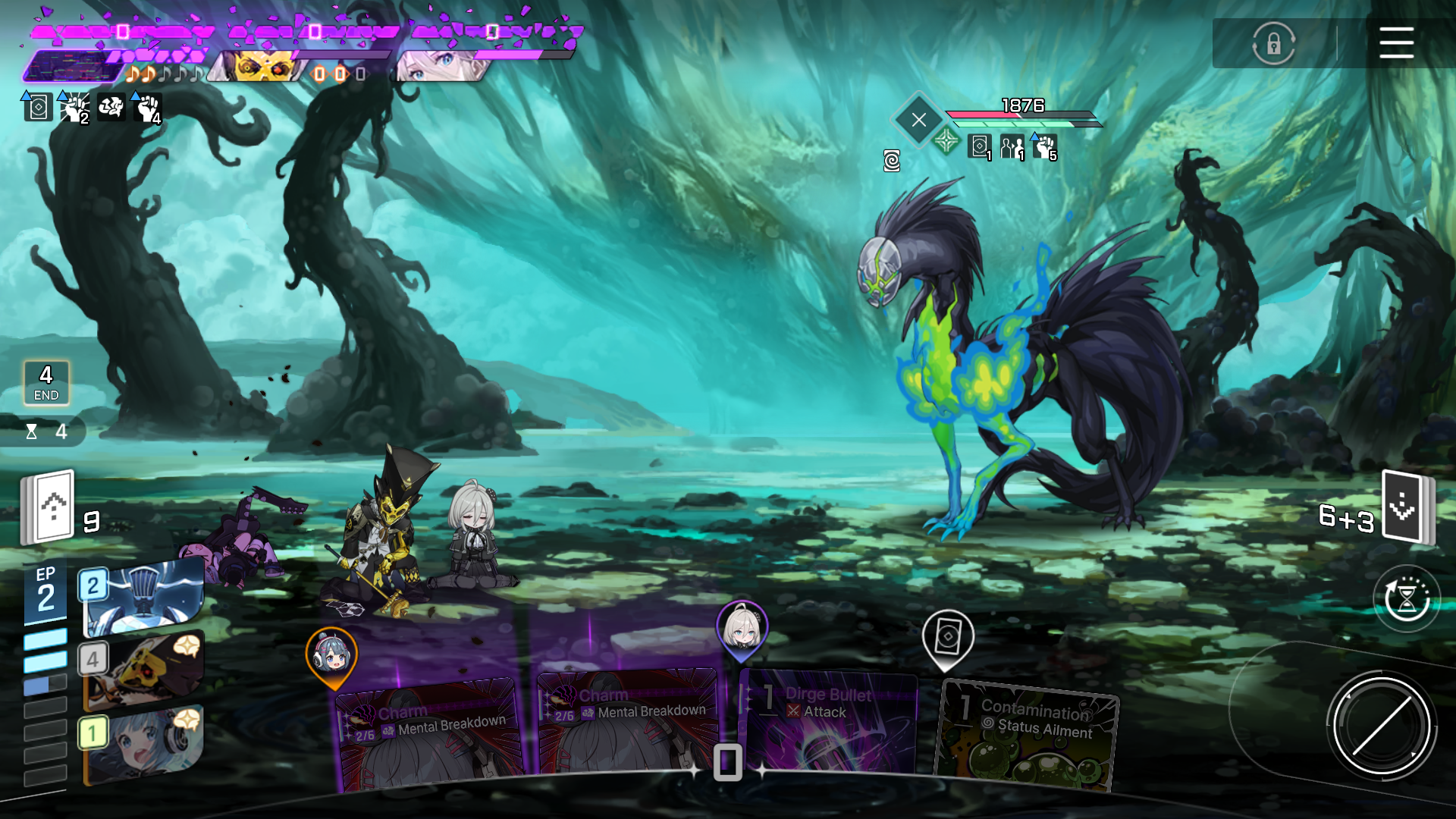
Task: Open the draw pile deck
Action: pyautogui.click(x=50, y=507)
